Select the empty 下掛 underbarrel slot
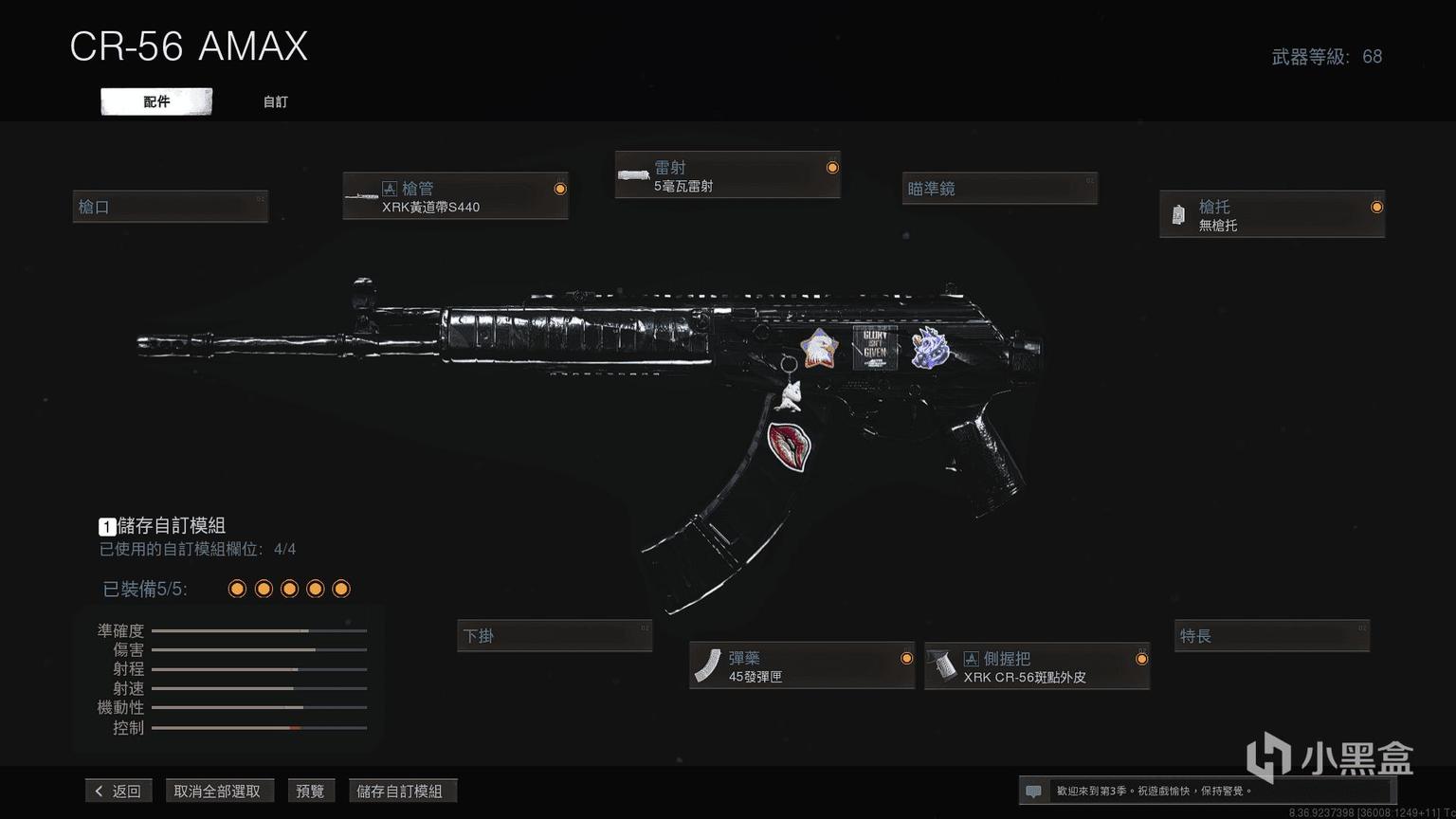 click(555, 636)
